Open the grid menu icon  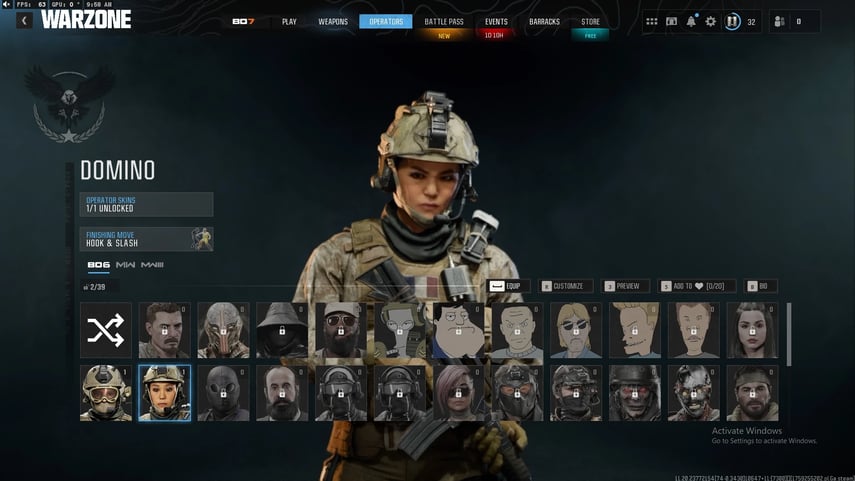(x=652, y=21)
